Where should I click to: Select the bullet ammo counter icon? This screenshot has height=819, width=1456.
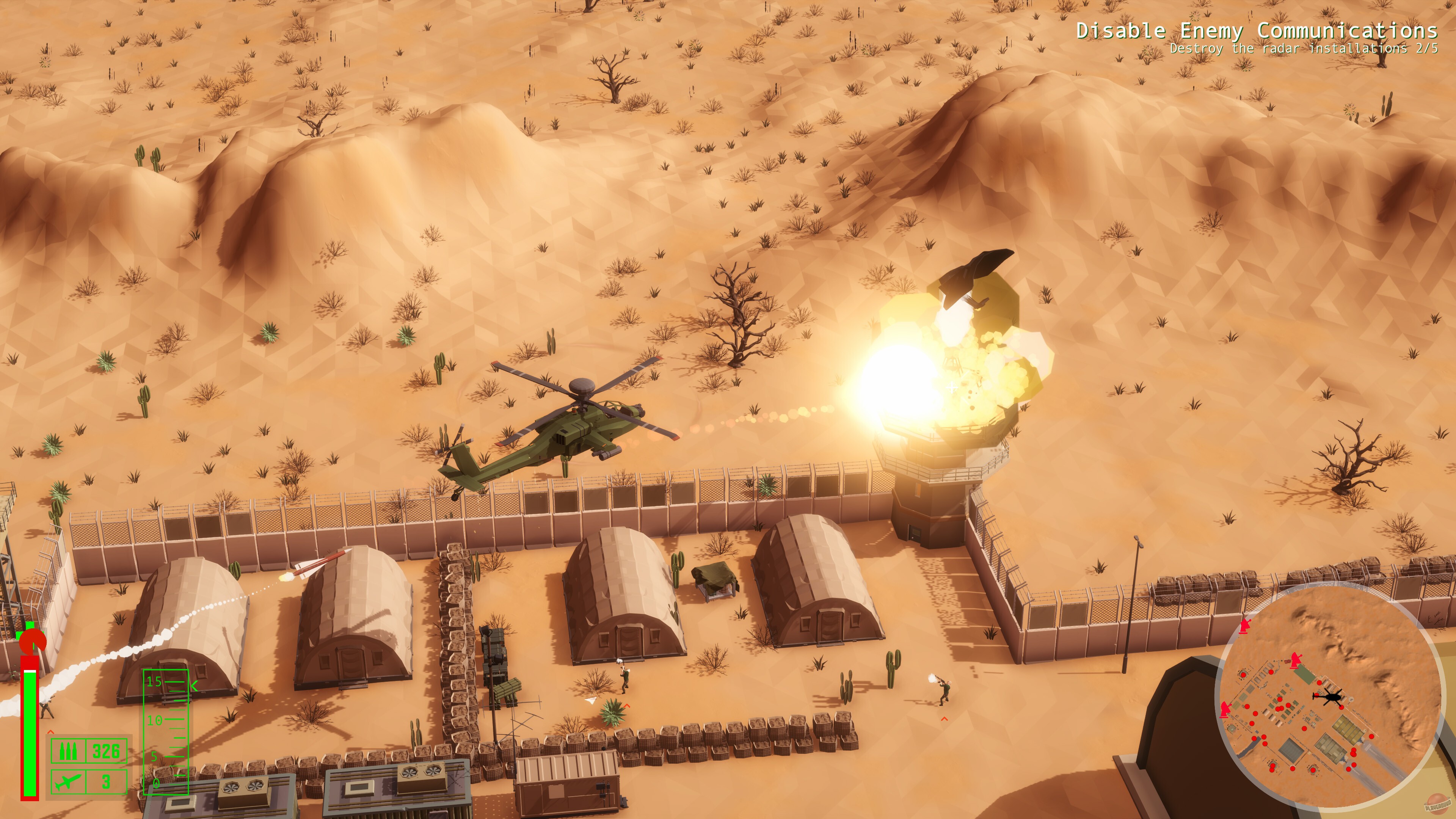point(68,752)
